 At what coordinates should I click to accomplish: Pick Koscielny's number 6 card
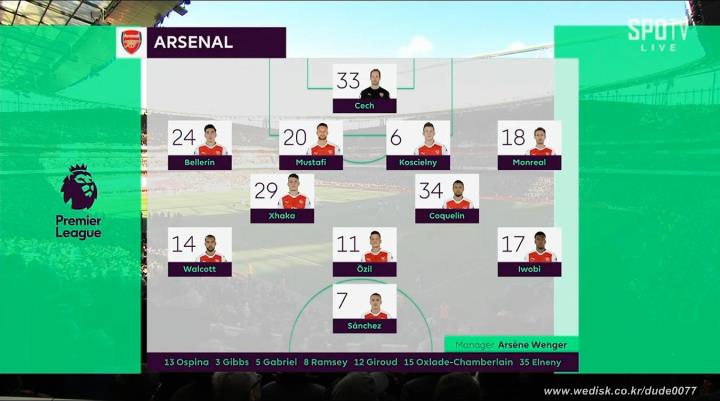click(418, 145)
